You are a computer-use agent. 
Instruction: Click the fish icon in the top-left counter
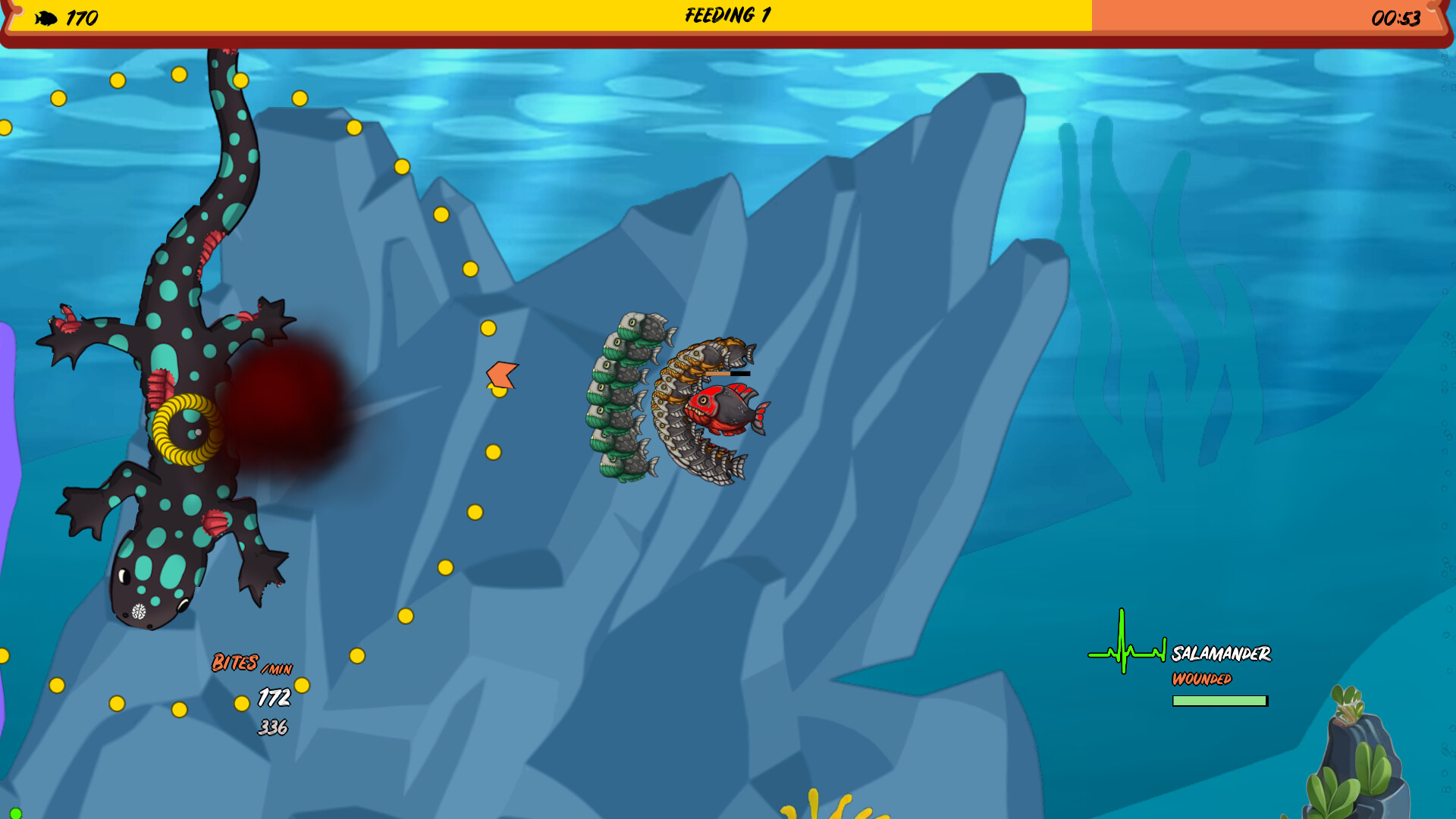(47, 18)
